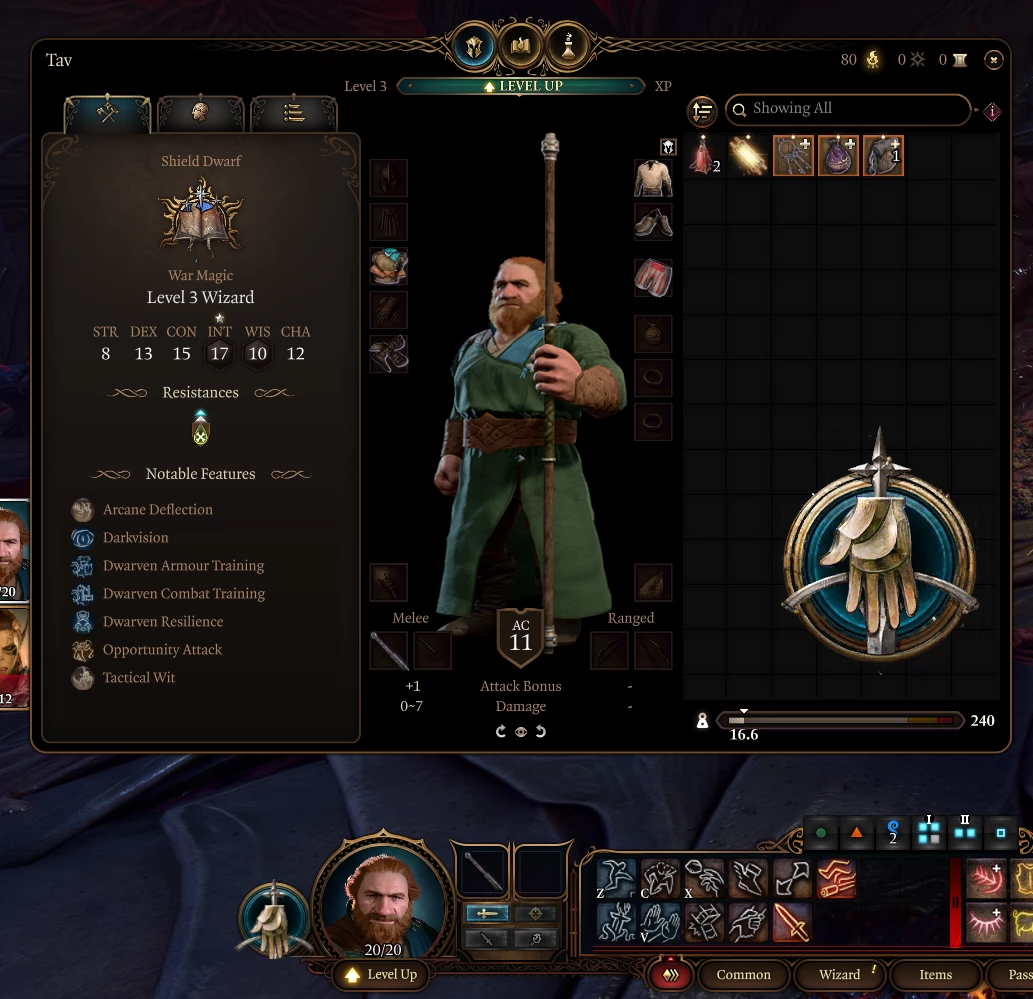Select the backpack item in inventory
1033x999 pixels.
[x=883, y=156]
